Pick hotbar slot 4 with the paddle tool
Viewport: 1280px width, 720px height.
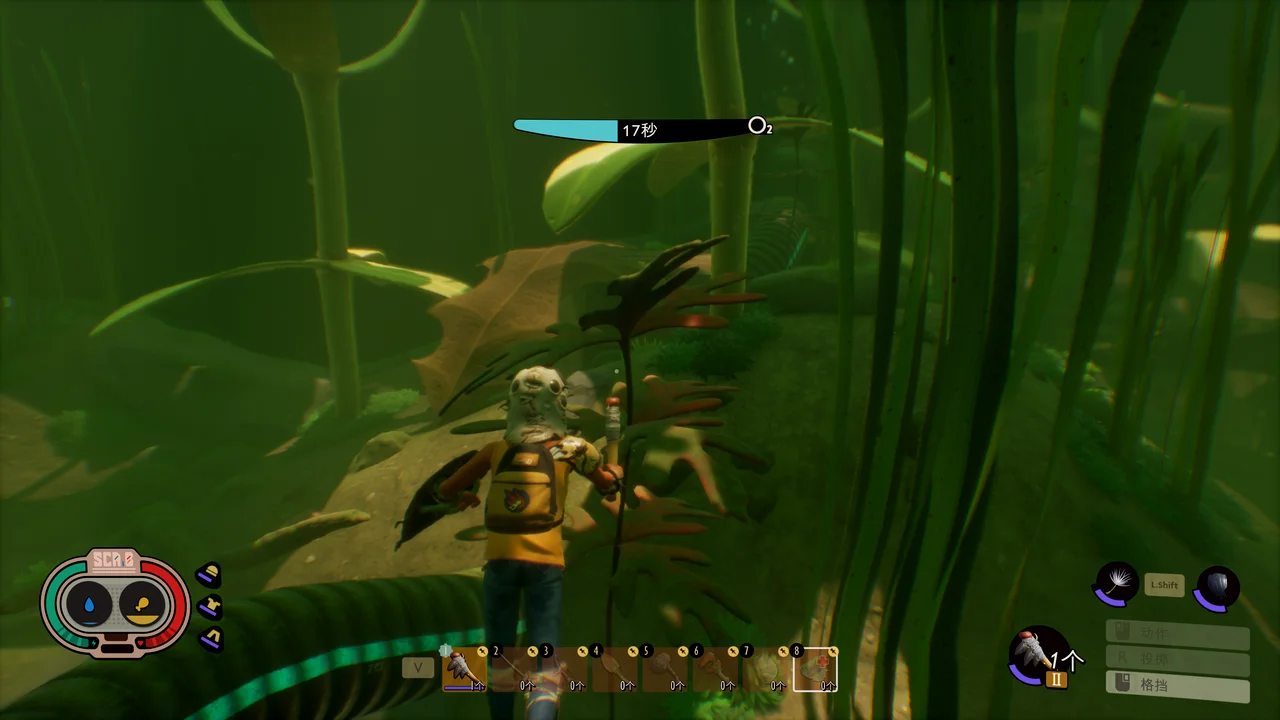click(x=614, y=669)
